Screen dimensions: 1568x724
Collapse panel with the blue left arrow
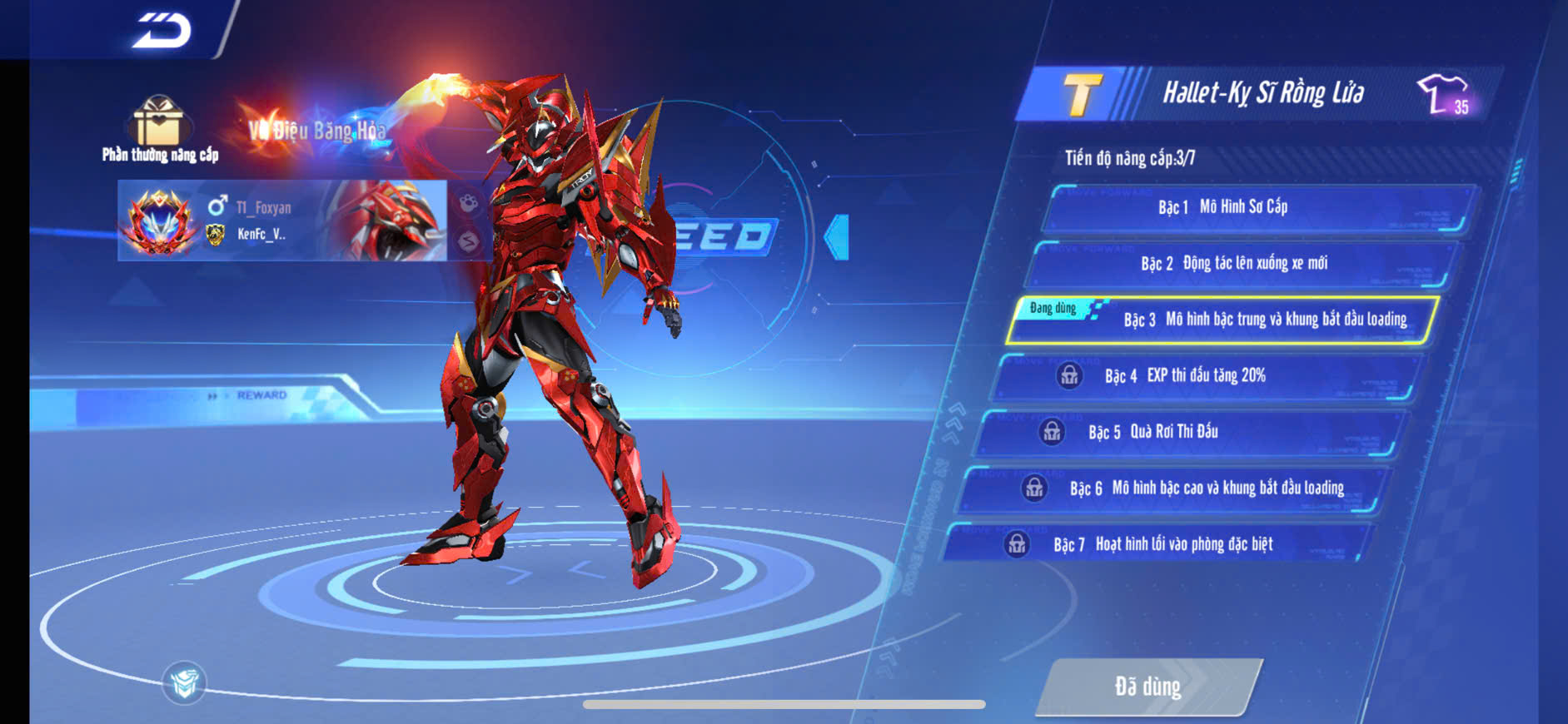click(837, 237)
